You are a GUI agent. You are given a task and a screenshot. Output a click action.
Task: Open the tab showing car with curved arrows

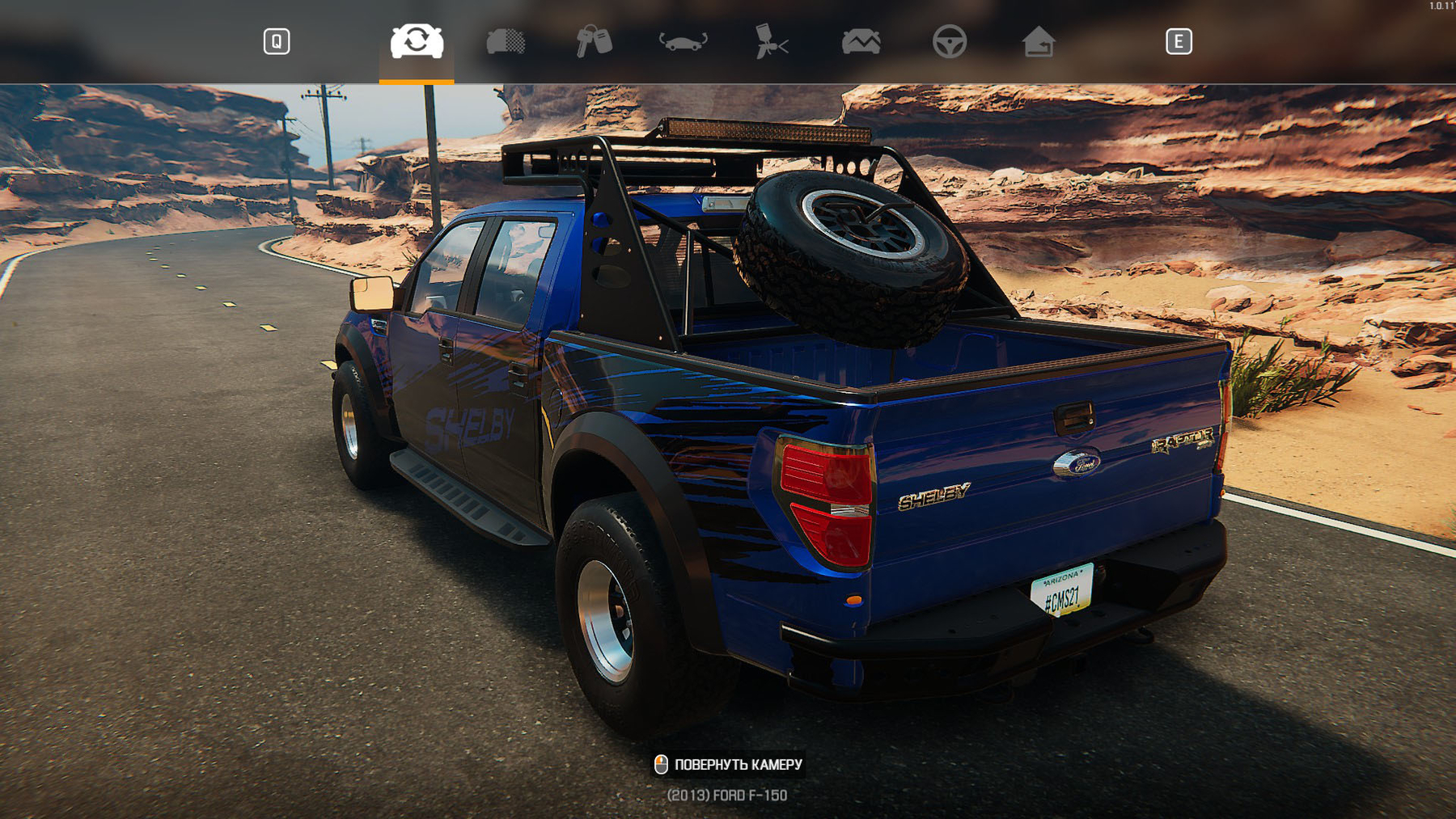[x=683, y=41]
